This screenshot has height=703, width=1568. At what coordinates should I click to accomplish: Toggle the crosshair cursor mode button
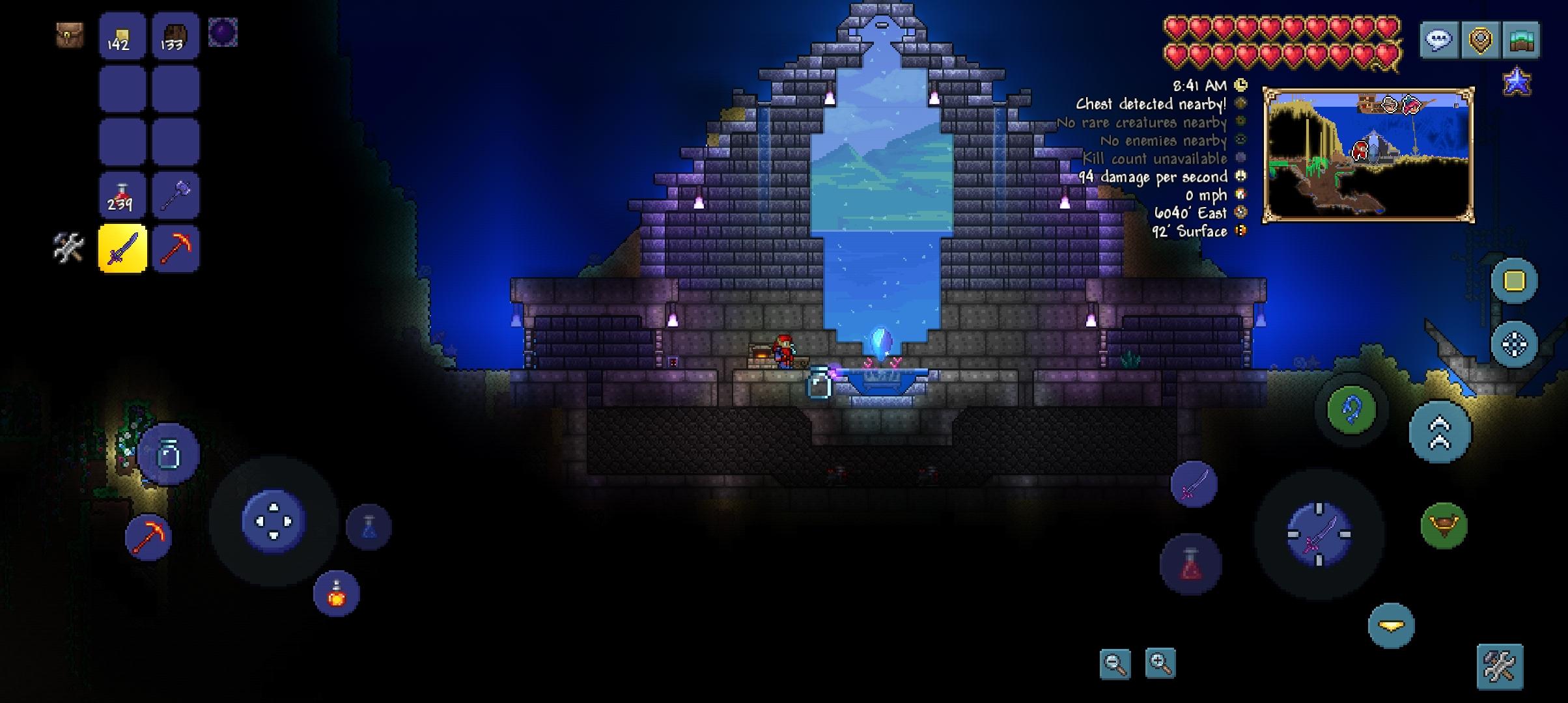tap(1514, 344)
